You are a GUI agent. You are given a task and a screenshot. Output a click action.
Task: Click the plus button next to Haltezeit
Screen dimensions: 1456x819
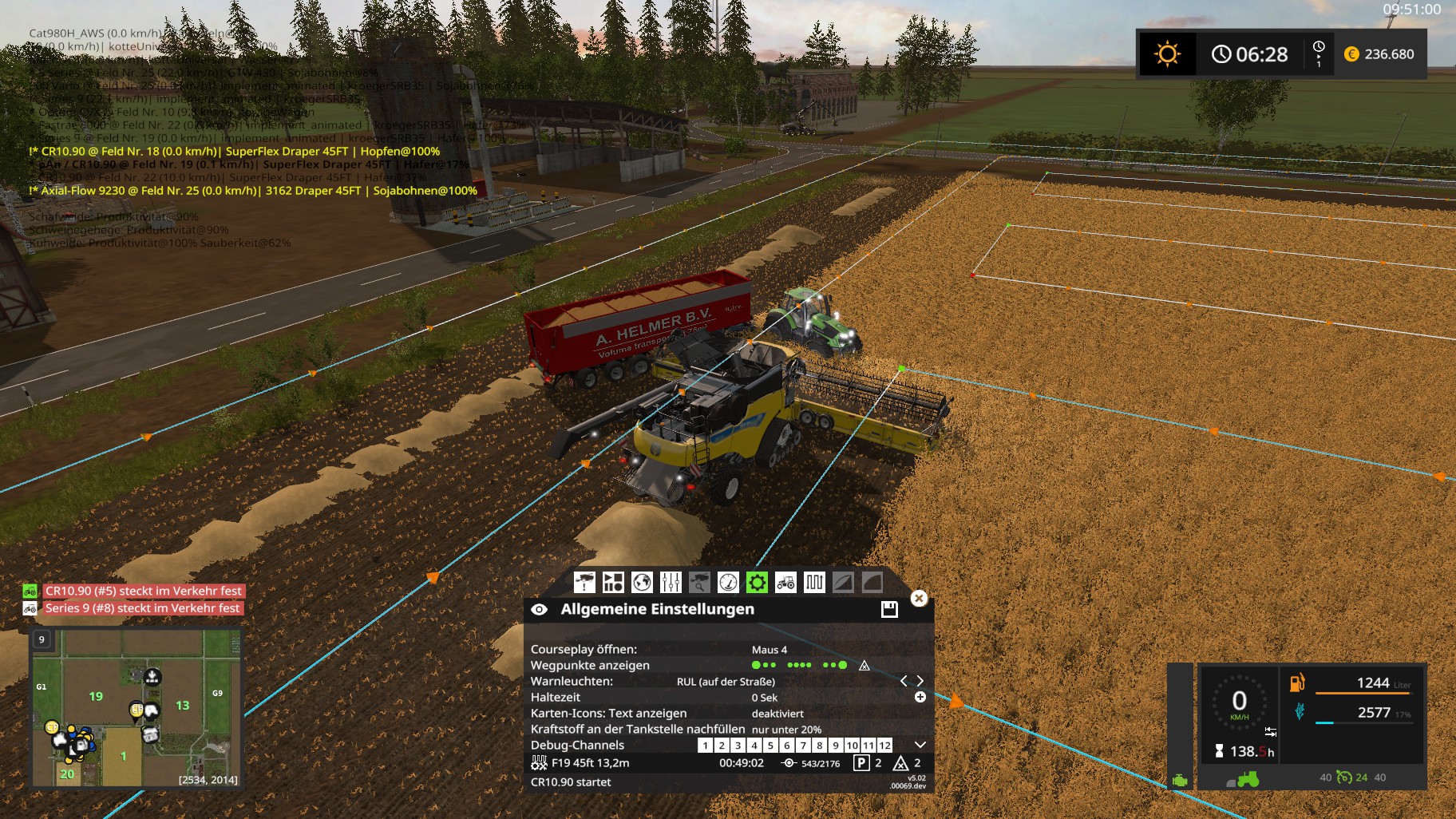pos(920,698)
